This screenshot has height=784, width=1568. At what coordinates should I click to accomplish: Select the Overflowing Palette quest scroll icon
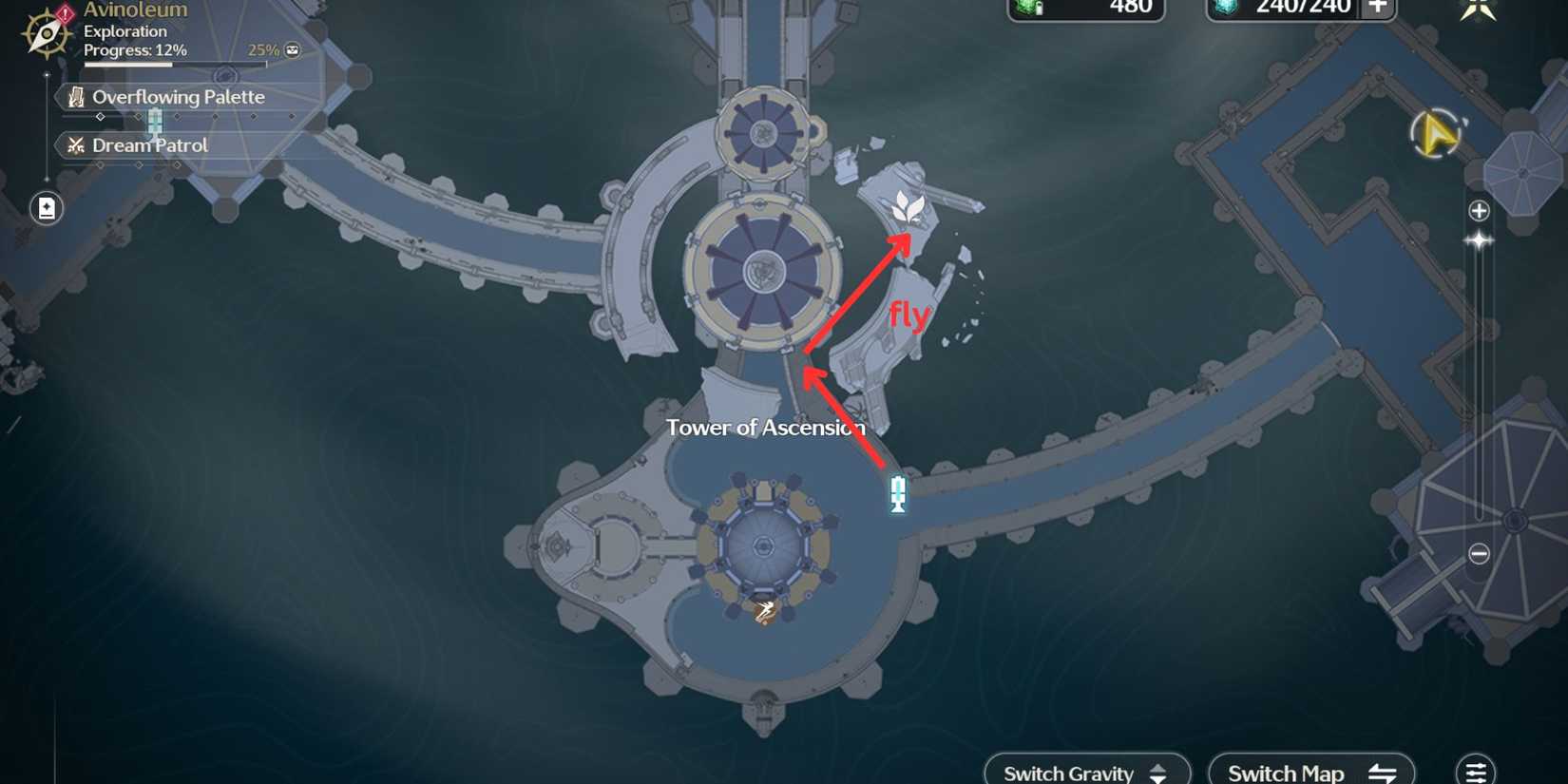[76, 96]
